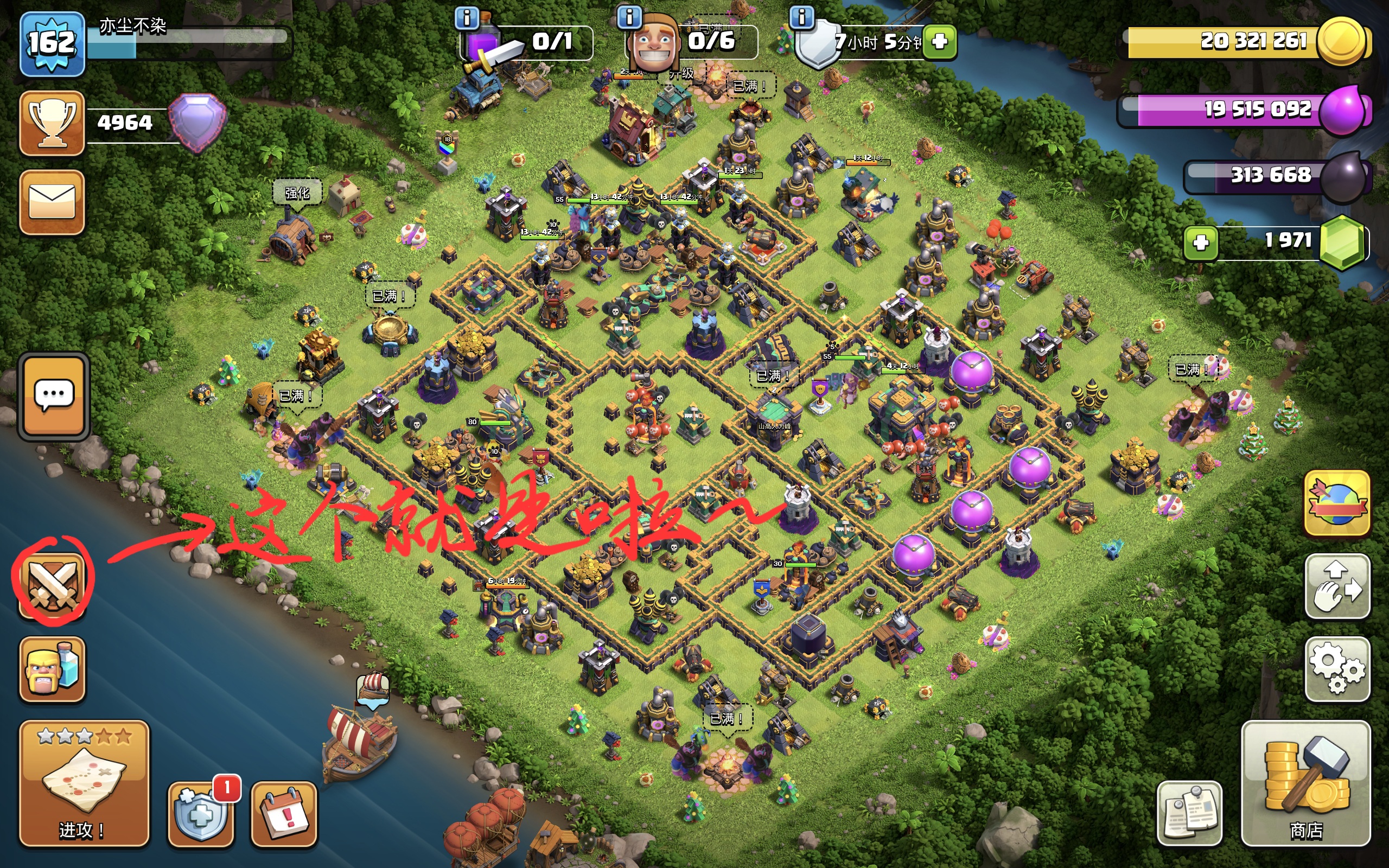Open the 进攻 attack map button
Viewport: 1389px width, 868px height.
tap(84, 783)
